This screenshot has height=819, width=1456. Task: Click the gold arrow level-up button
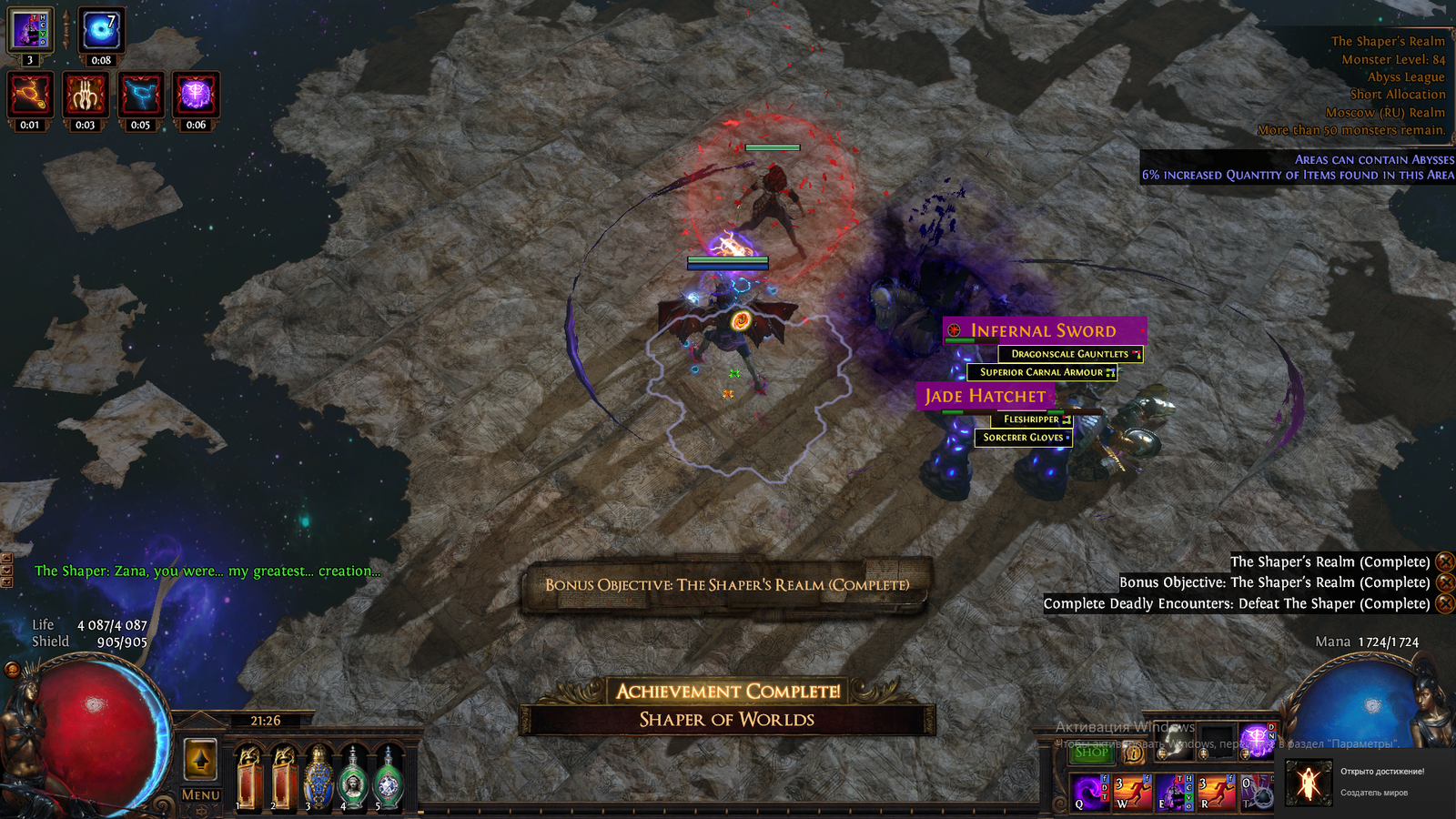(x=200, y=759)
